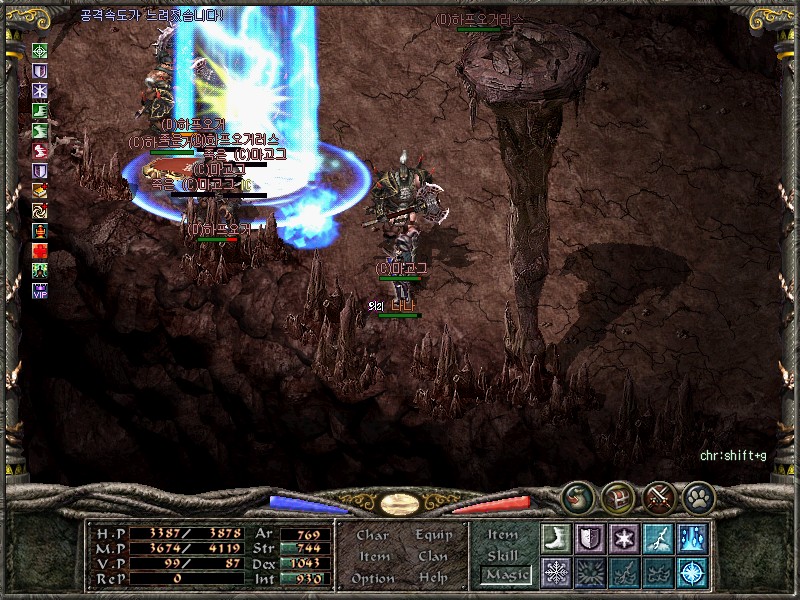The width and height of the screenshot is (800, 600).
Task: Open the Char menu
Action: [x=372, y=535]
